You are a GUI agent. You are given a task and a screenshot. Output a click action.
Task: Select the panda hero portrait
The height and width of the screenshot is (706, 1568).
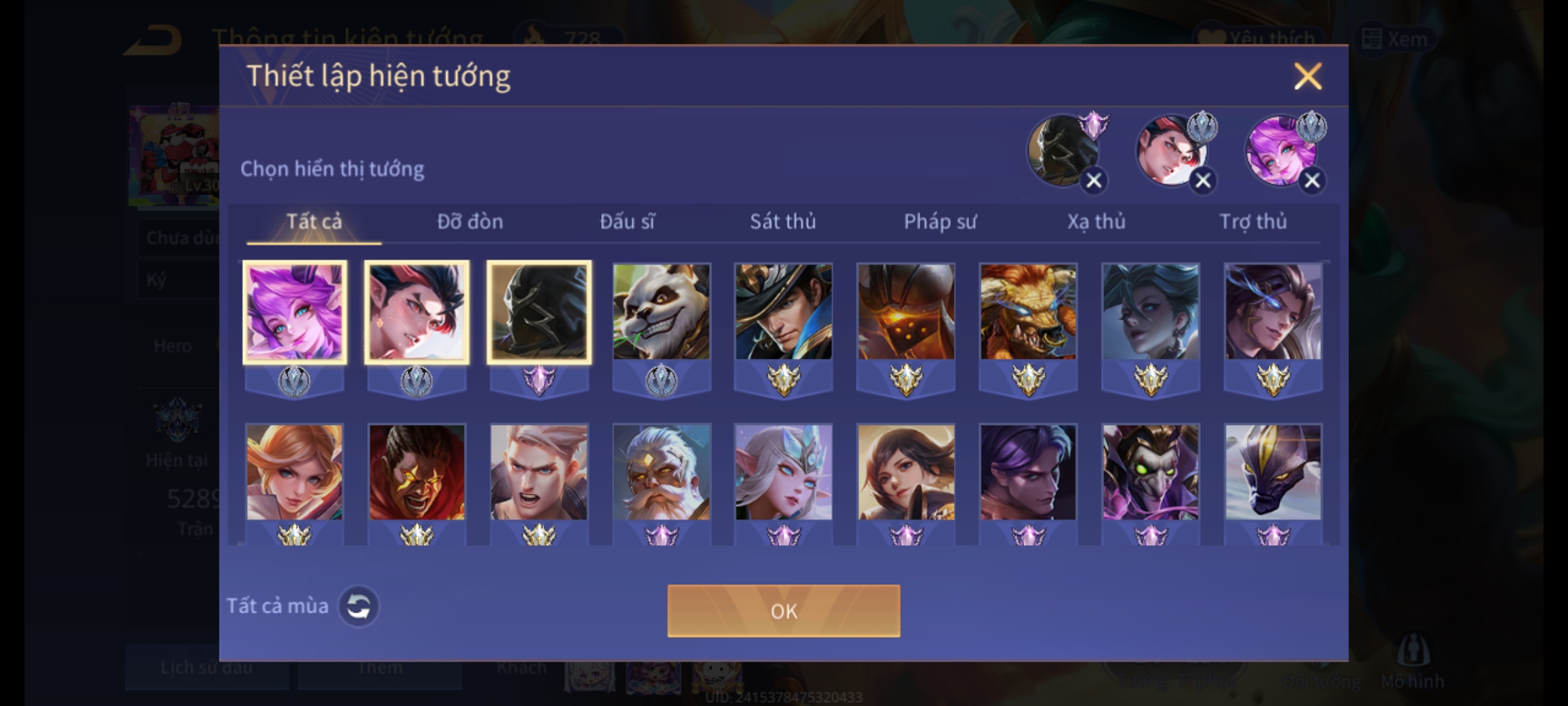(x=661, y=312)
